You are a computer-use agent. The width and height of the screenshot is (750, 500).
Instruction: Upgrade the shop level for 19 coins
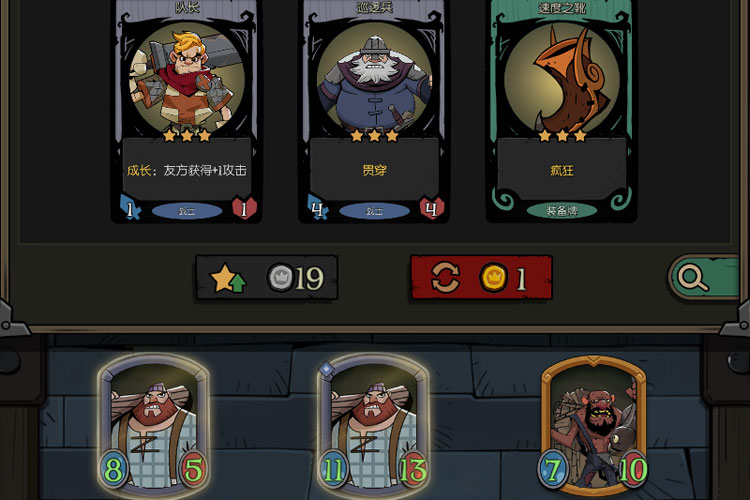267,278
